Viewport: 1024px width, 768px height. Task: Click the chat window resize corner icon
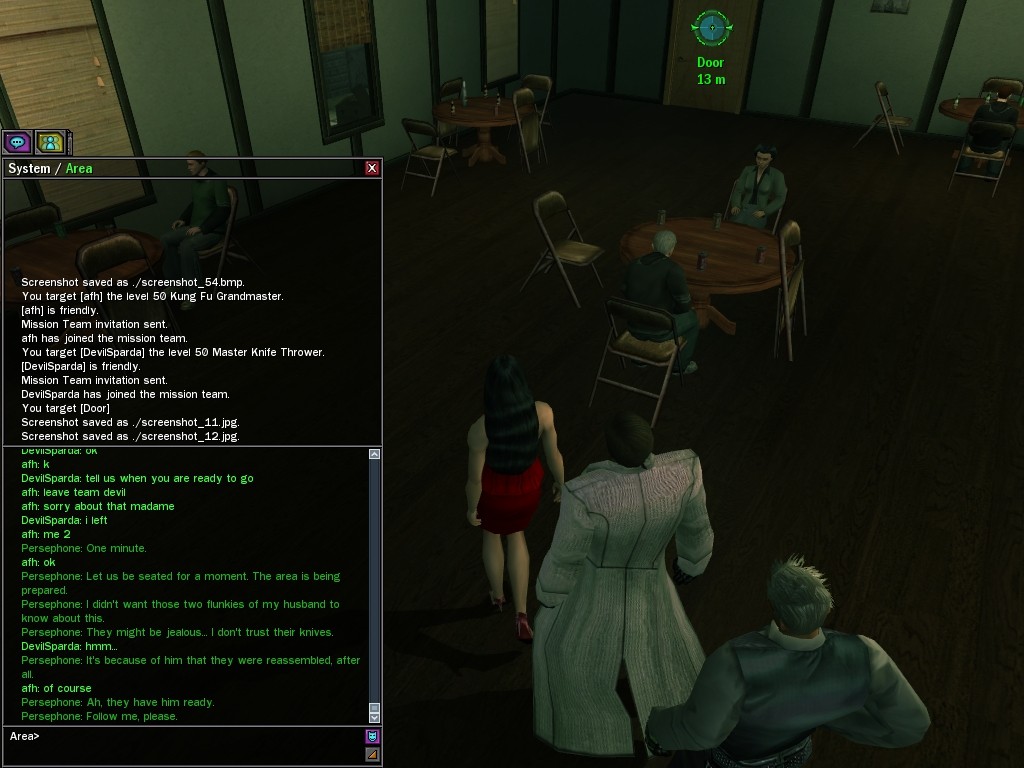click(x=372, y=755)
